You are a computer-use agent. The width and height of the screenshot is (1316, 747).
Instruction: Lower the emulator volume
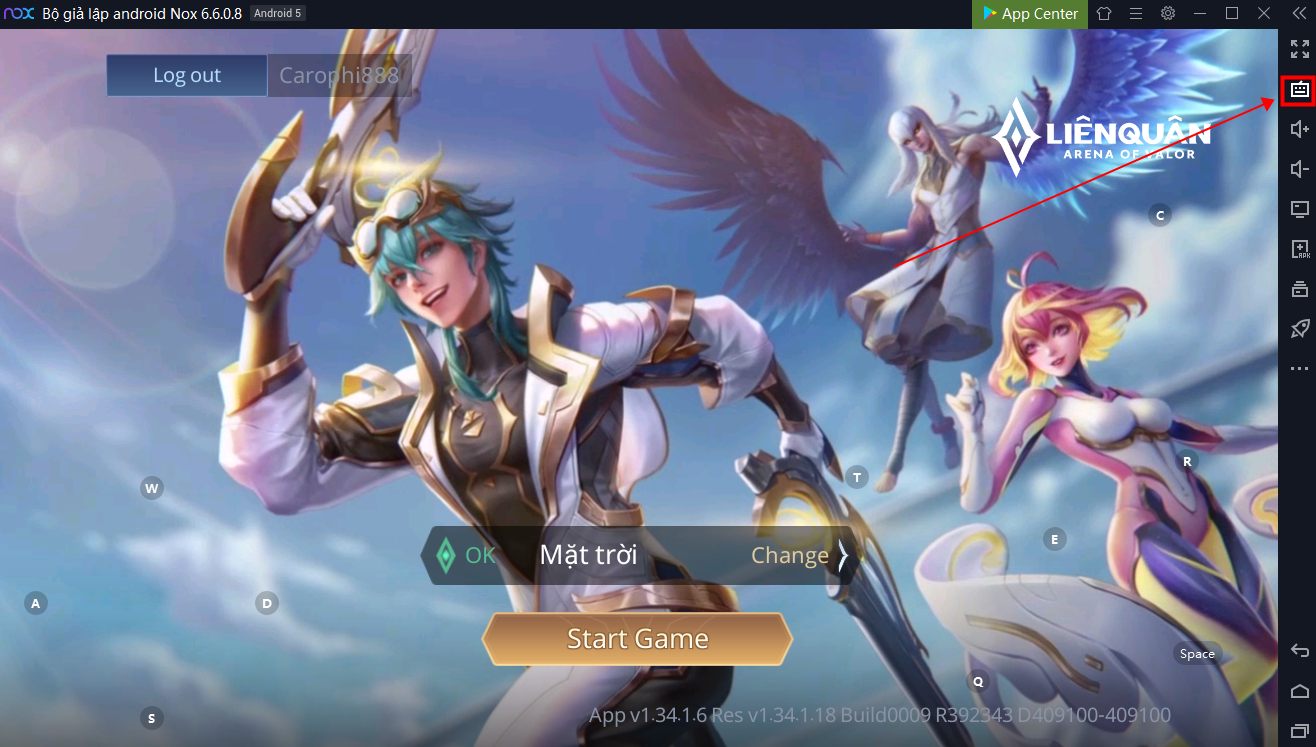point(1299,169)
